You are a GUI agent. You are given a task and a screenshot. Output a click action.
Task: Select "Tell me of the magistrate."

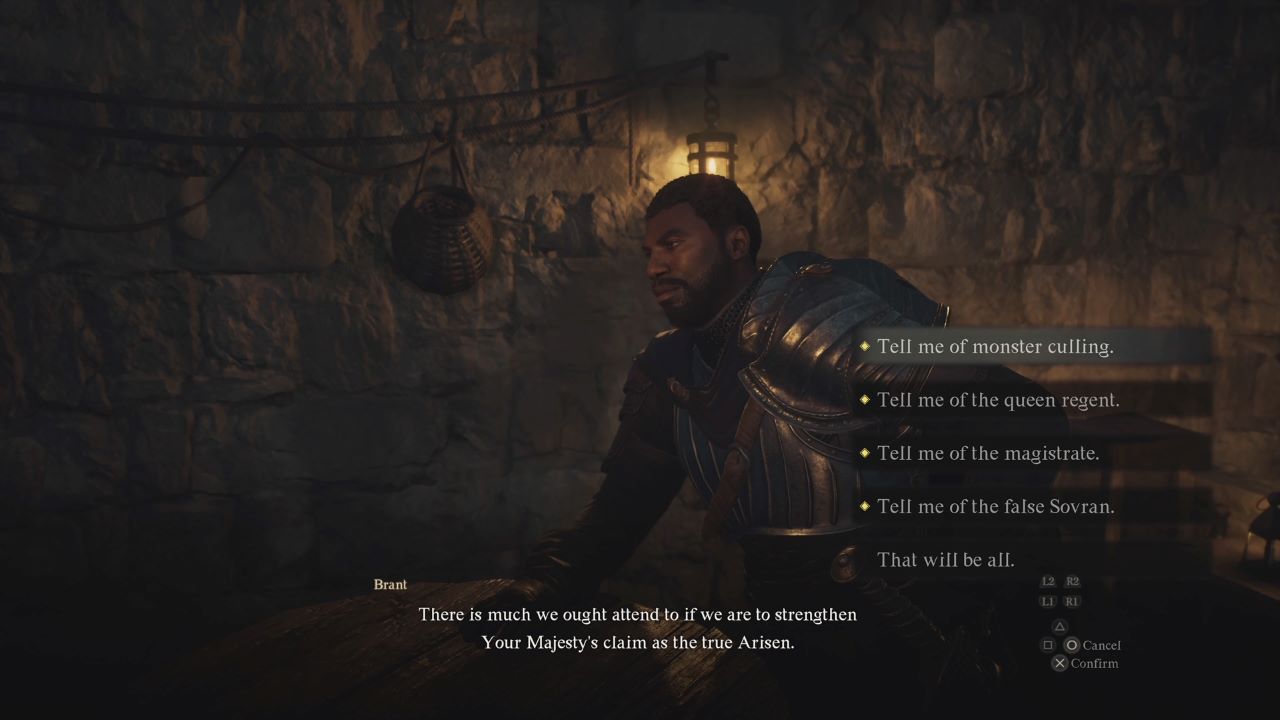coord(987,453)
